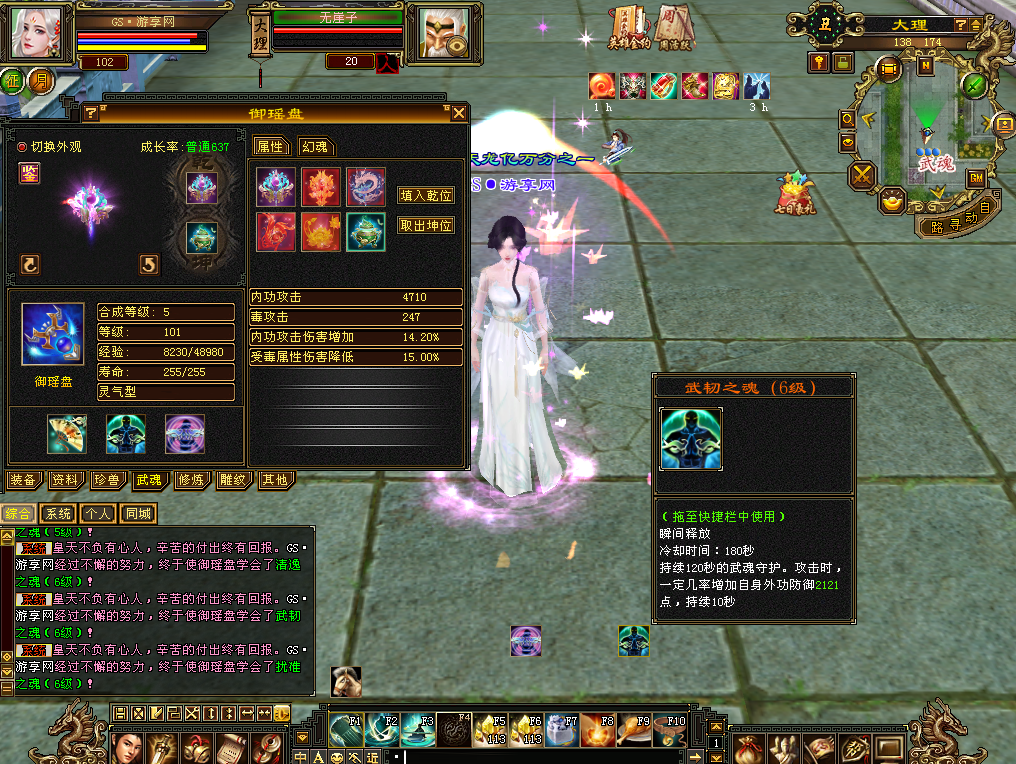Click the 填入乾位 button
The image size is (1016, 764).
click(x=426, y=195)
